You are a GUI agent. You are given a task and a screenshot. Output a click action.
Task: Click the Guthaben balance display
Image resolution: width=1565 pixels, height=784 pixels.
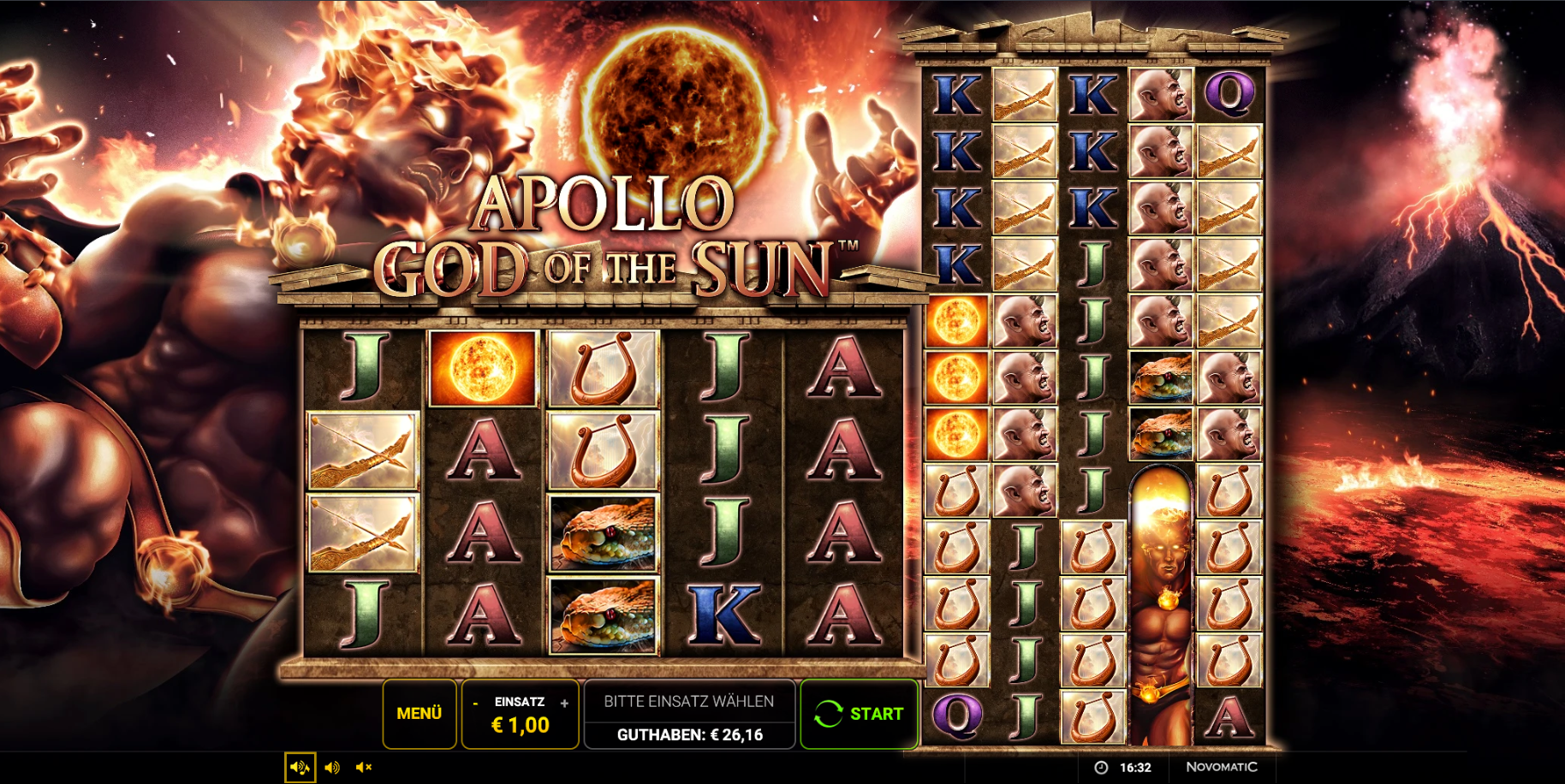[690, 734]
